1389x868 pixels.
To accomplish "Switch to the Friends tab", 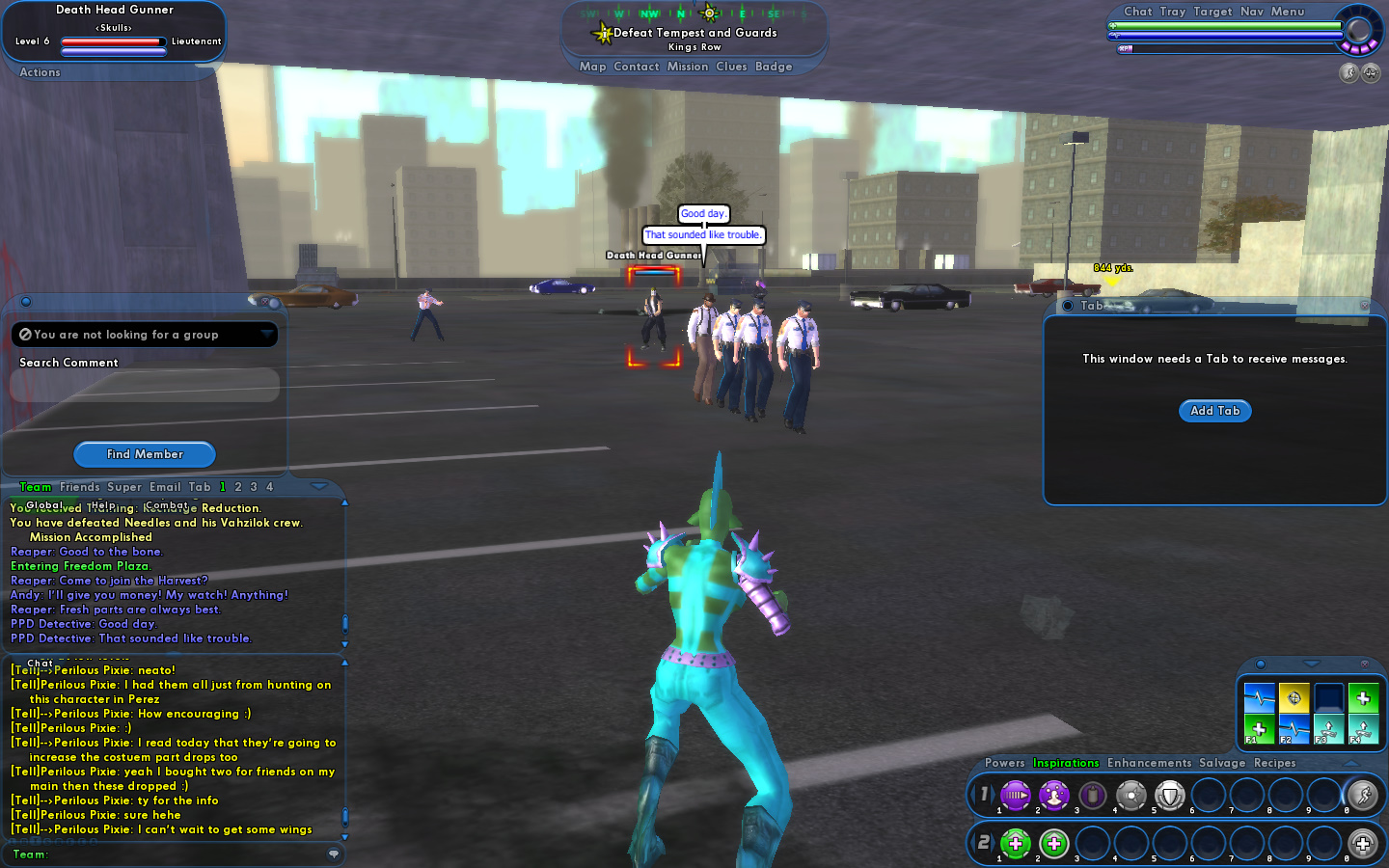I will [79, 487].
